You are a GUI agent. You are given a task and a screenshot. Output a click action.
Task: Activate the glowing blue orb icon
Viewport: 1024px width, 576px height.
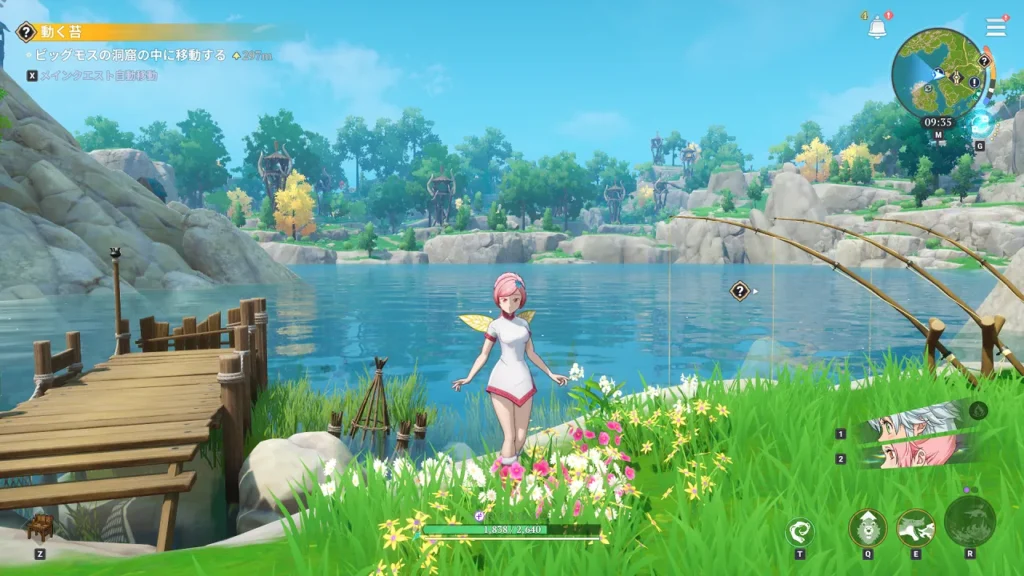tap(980, 124)
